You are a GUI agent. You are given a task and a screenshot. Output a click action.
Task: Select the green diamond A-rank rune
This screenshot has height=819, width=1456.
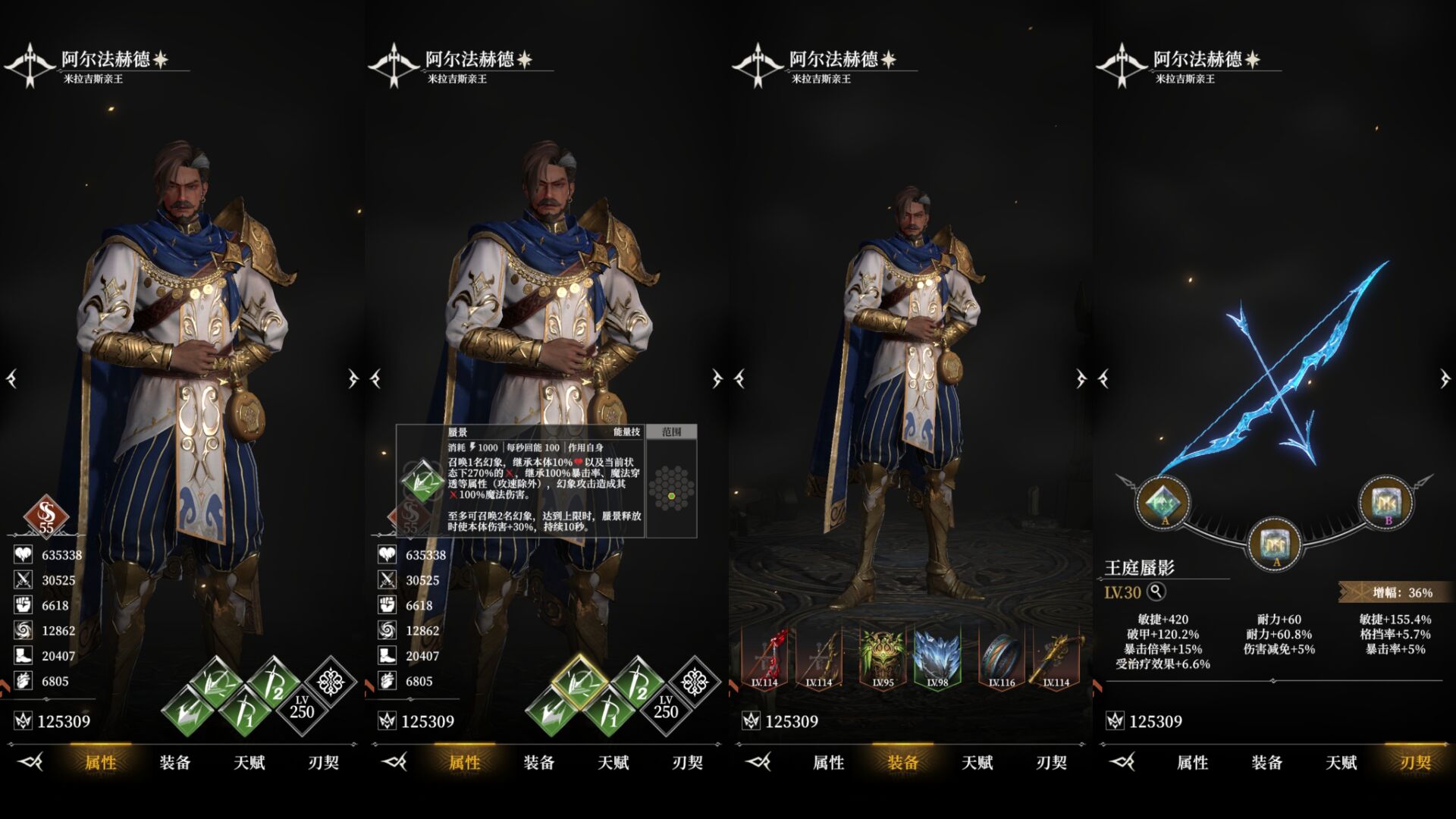pos(1163,501)
